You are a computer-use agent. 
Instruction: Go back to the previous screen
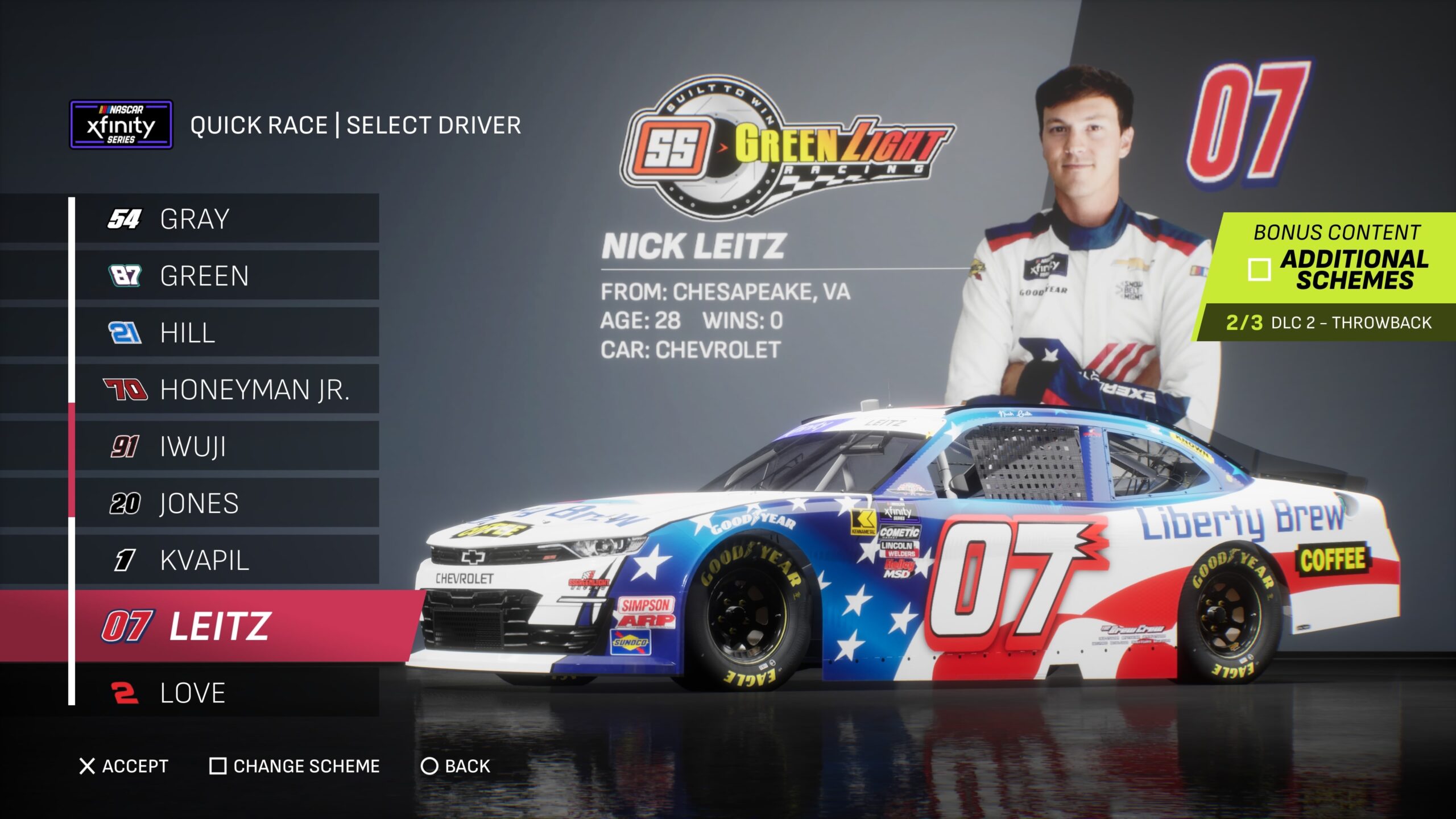point(456,766)
